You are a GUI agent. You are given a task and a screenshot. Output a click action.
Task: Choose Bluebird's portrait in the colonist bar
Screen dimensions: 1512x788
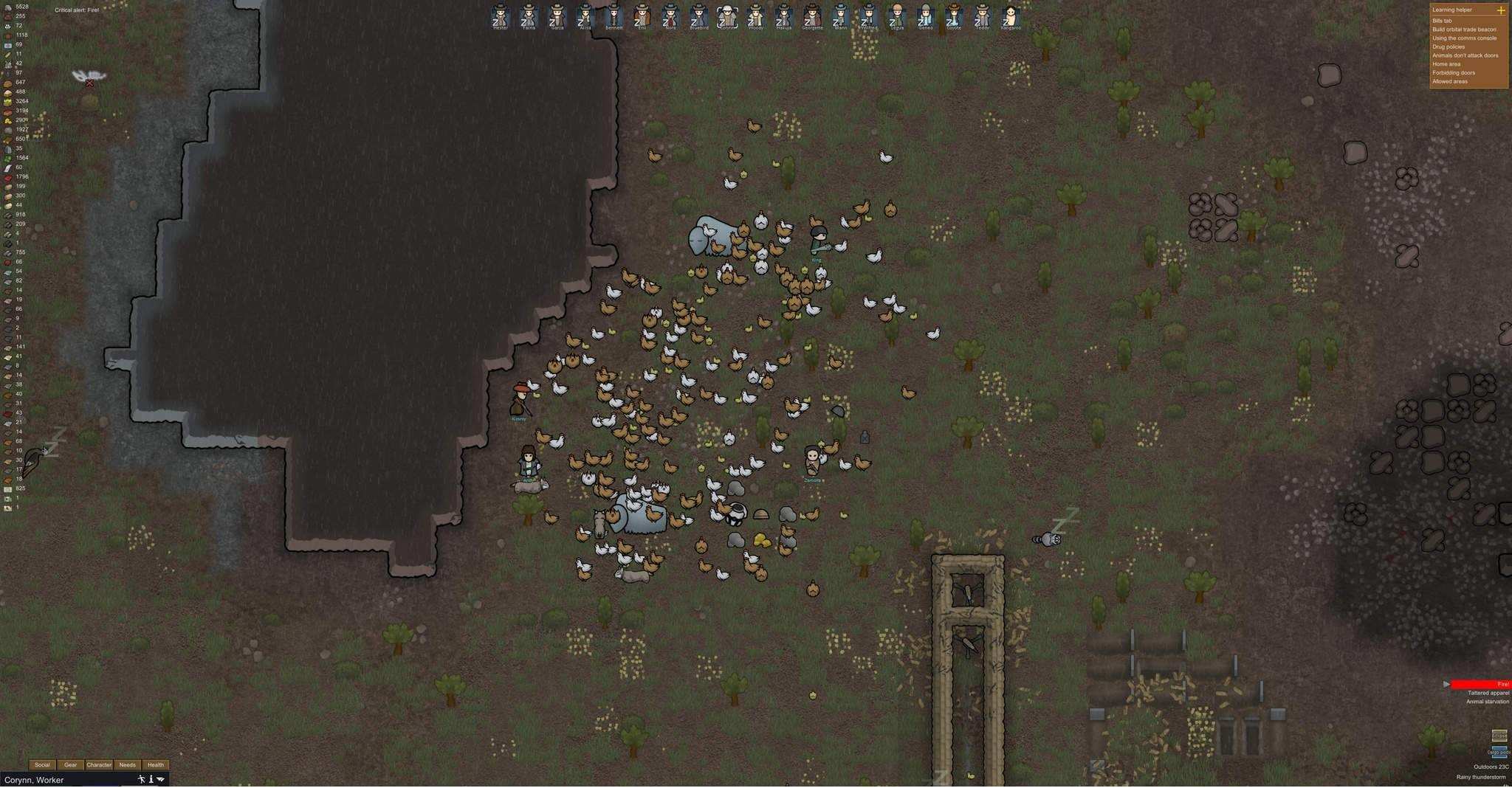pyautogui.click(x=698, y=16)
